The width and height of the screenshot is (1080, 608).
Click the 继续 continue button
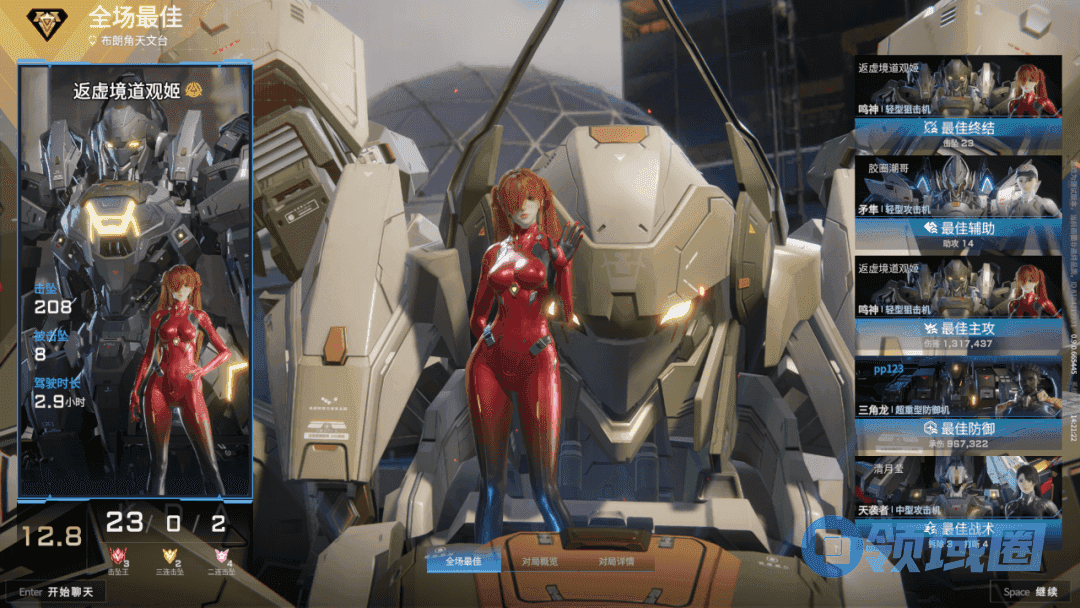pyautogui.click(x=1030, y=591)
